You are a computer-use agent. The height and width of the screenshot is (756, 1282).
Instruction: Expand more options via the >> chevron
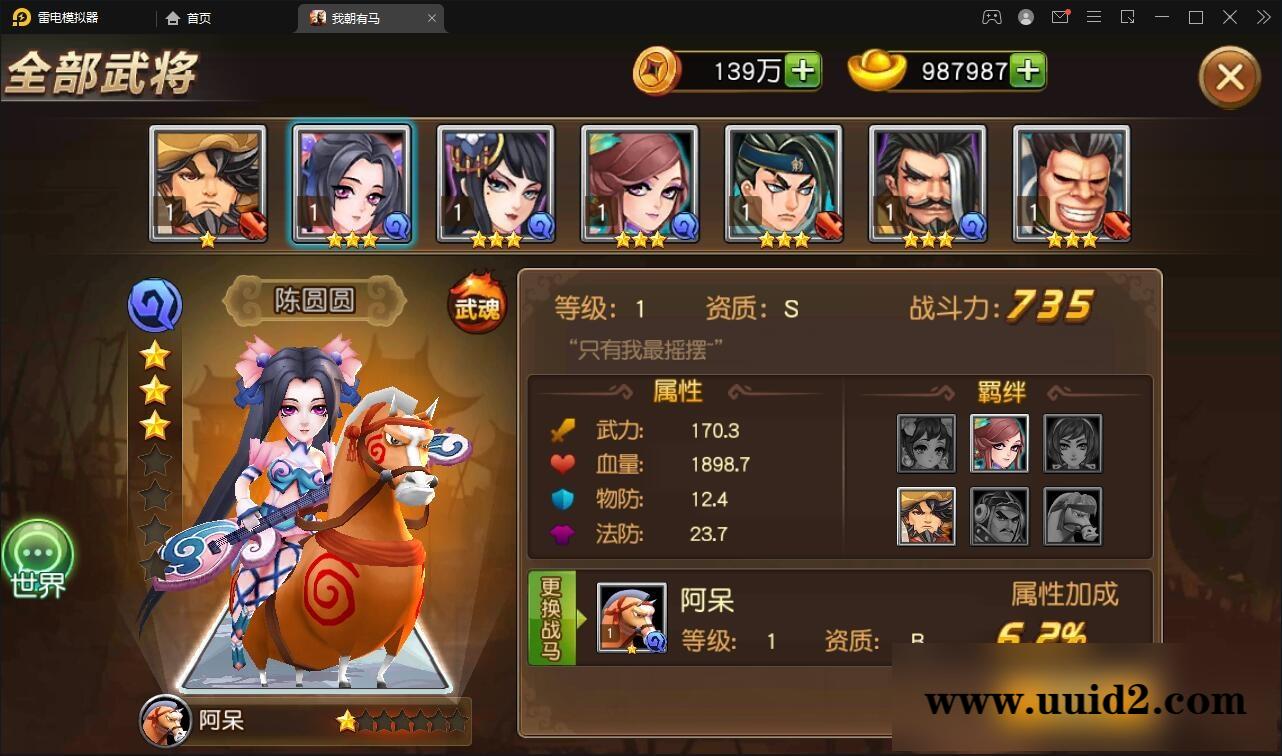tap(1262, 17)
